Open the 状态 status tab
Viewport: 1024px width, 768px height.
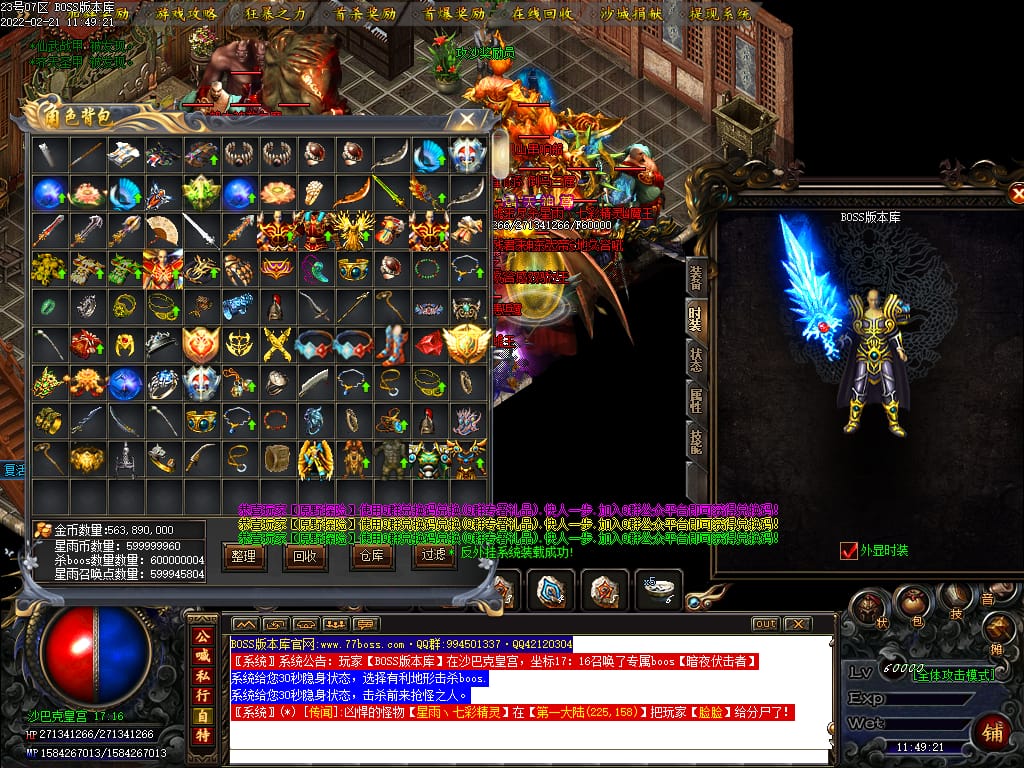[696, 358]
